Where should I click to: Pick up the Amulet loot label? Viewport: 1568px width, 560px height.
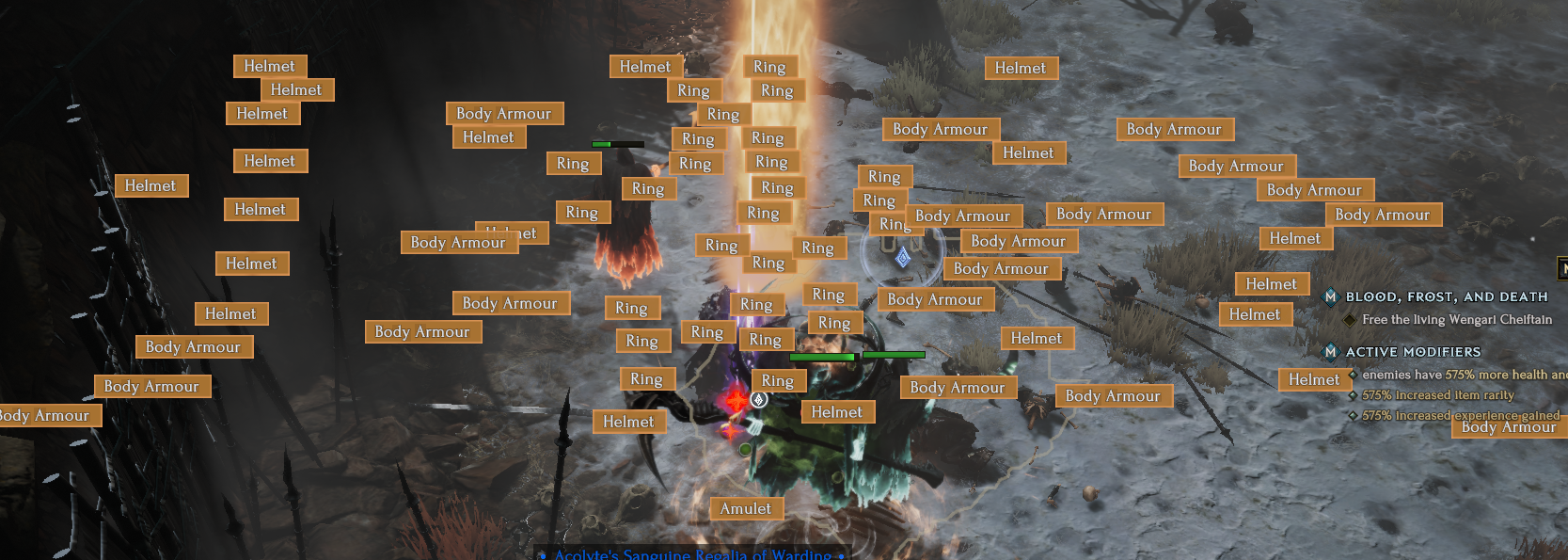(x=746, y=509)
